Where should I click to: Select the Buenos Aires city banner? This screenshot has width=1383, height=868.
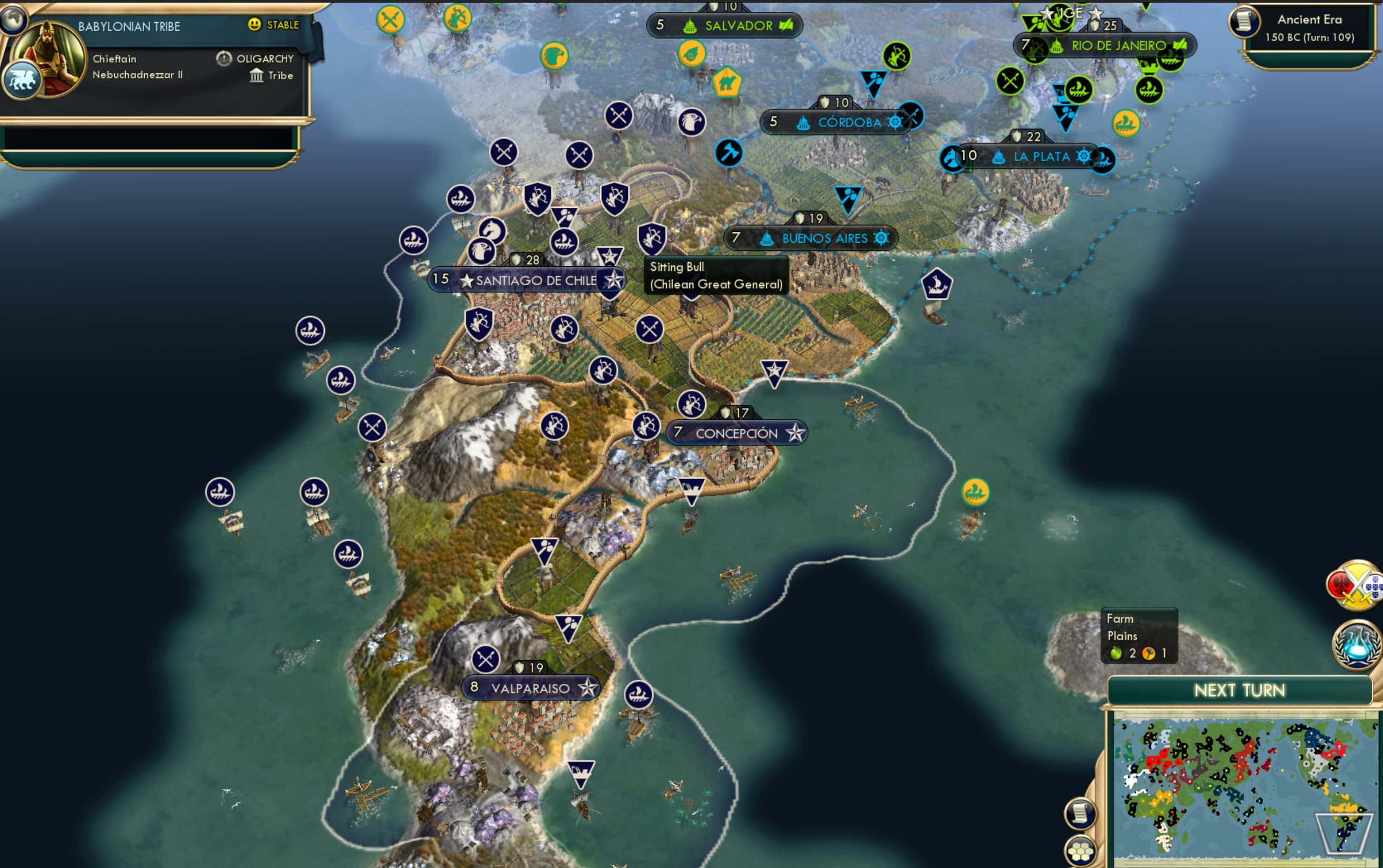click(x=824, y=238)
